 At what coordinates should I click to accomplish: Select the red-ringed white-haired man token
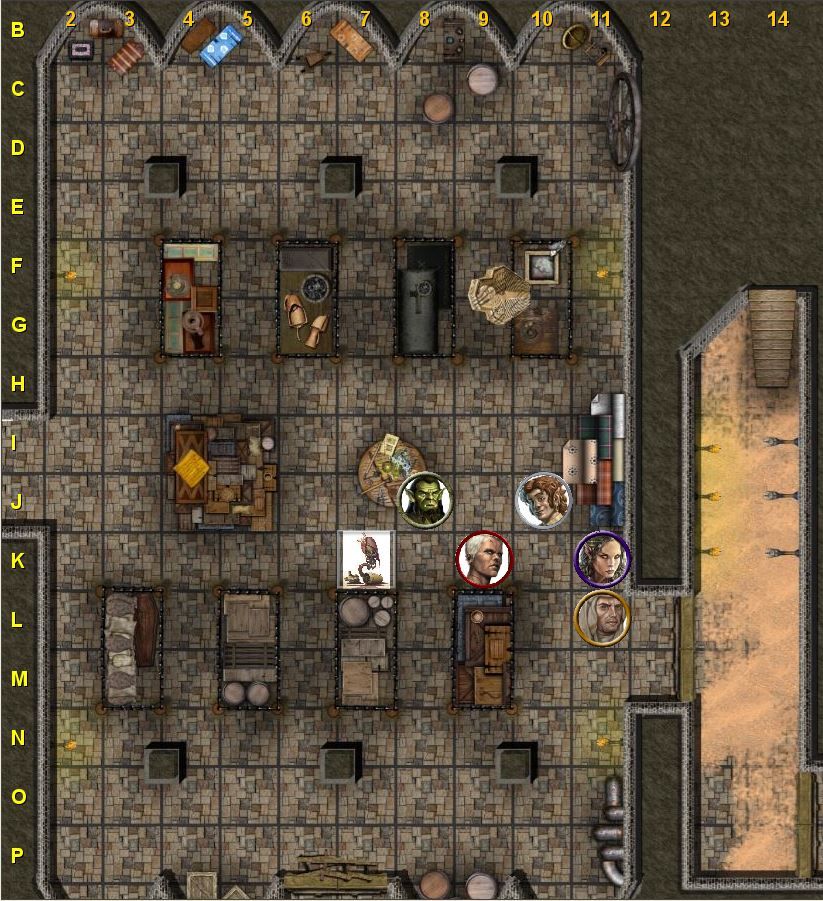484,558
